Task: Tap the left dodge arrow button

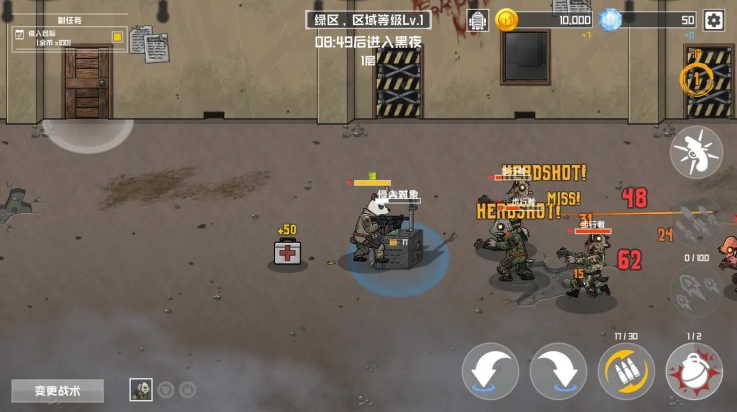Action: tap(490, 371)
